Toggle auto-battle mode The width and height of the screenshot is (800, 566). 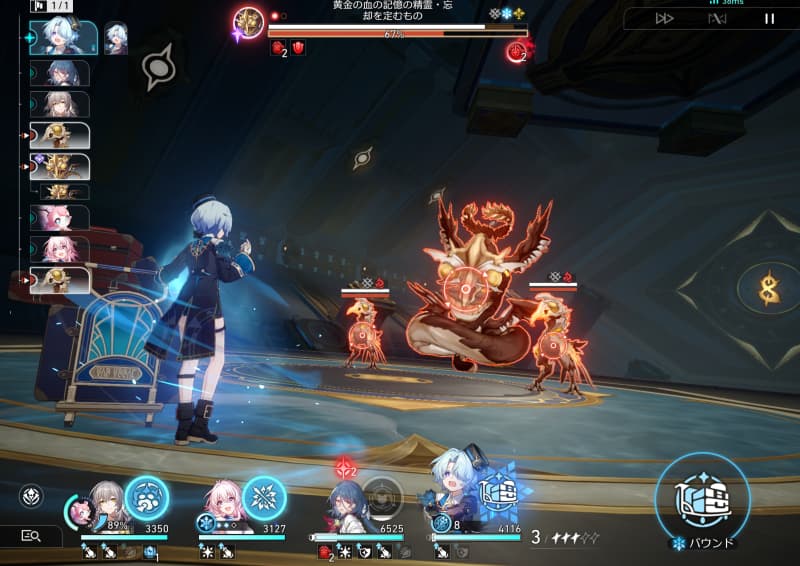coord(717,18)
